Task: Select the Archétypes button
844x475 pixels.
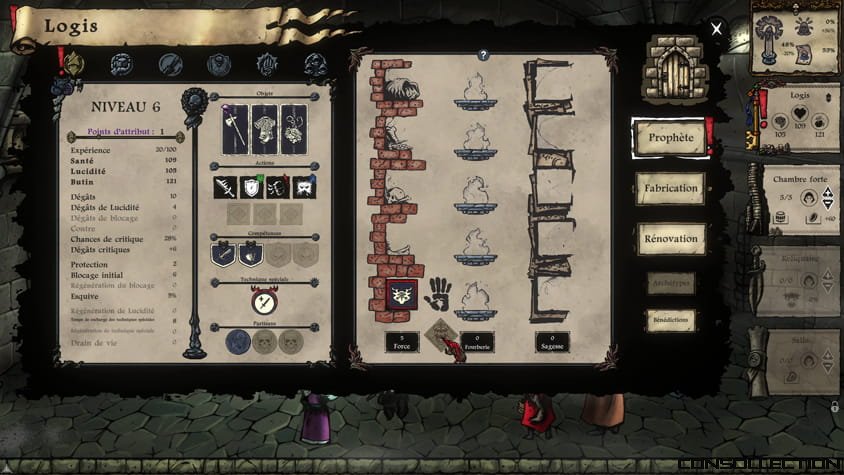Action: (670, 284)
